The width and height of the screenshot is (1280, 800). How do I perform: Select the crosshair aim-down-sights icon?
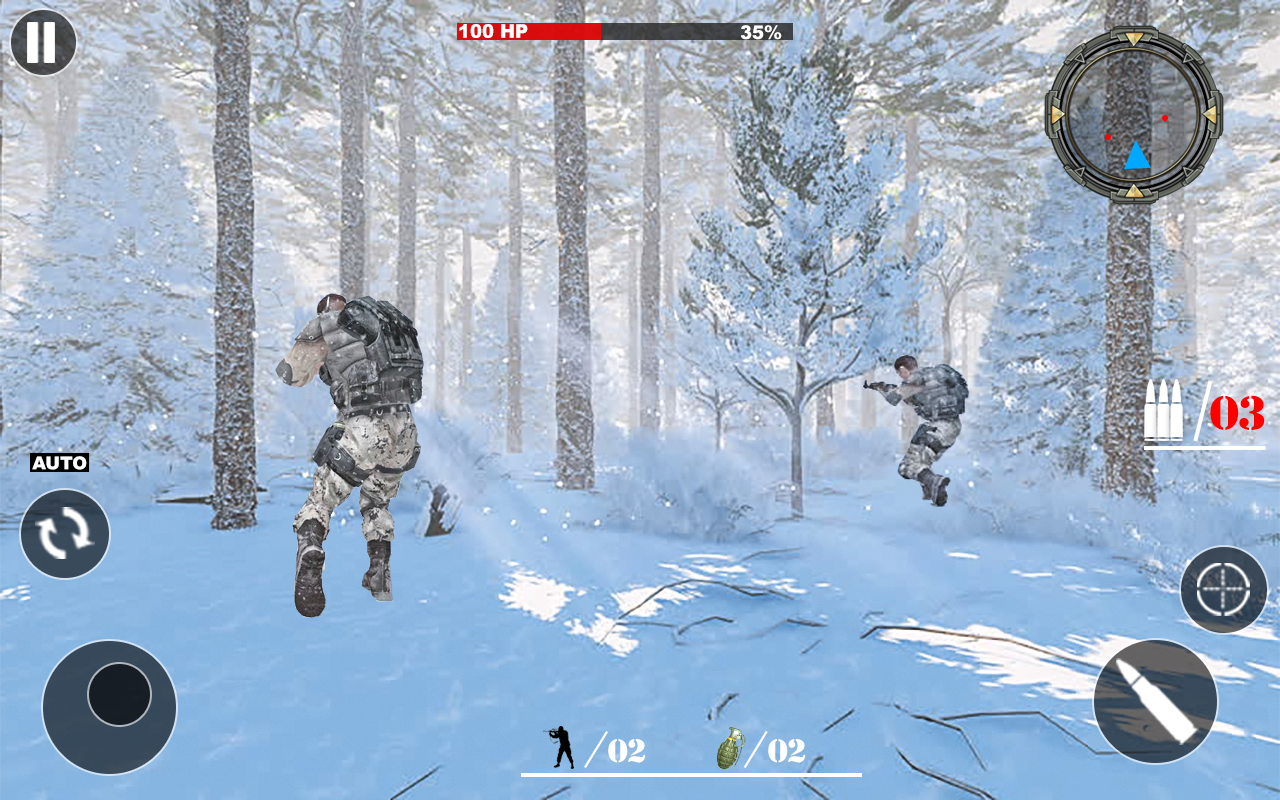click(x=1222, y=589)
